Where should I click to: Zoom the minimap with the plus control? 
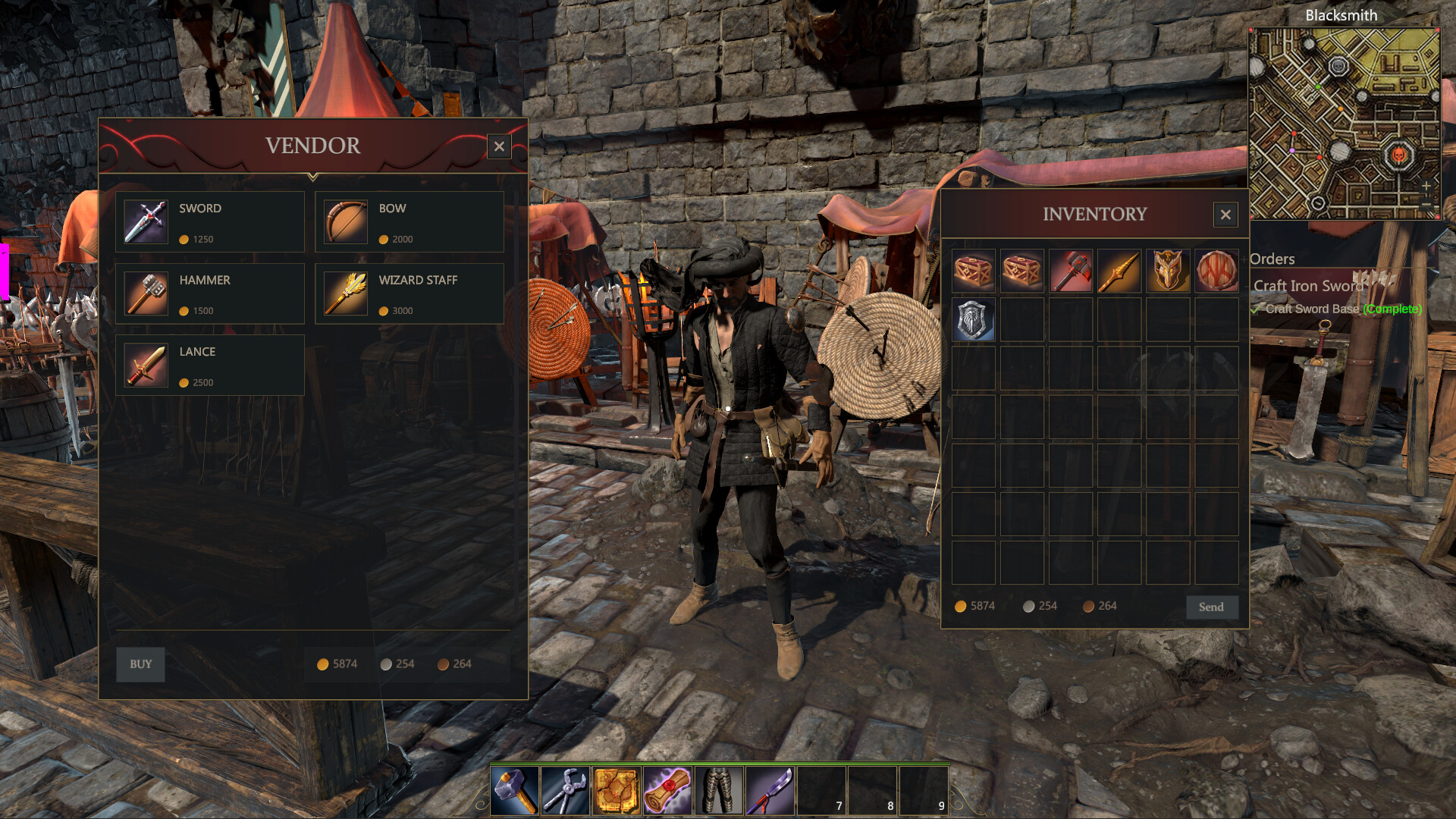pos(1427,186)
